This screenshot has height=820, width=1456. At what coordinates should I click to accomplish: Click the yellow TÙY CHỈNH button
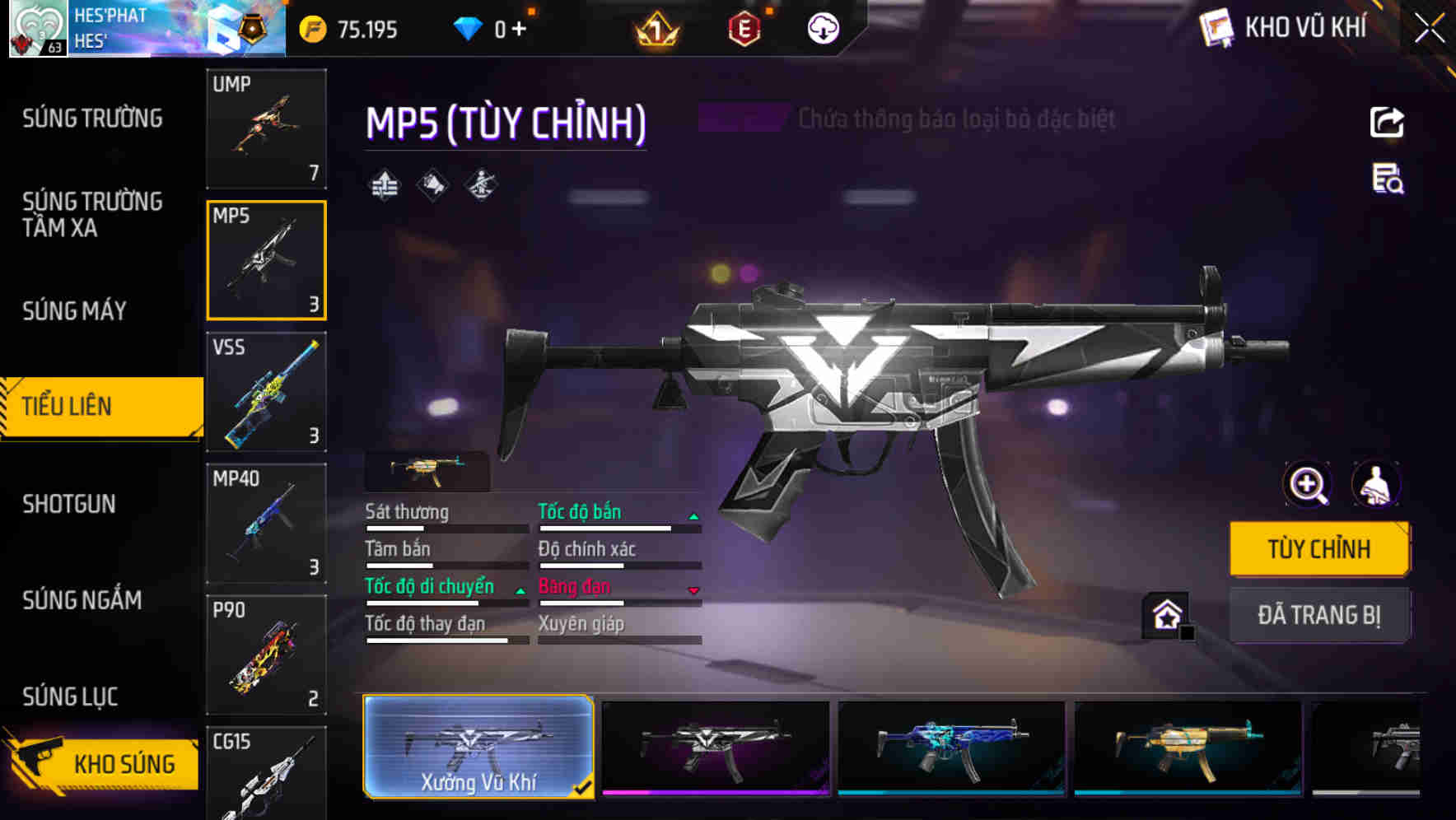(x=1319, y=549)
